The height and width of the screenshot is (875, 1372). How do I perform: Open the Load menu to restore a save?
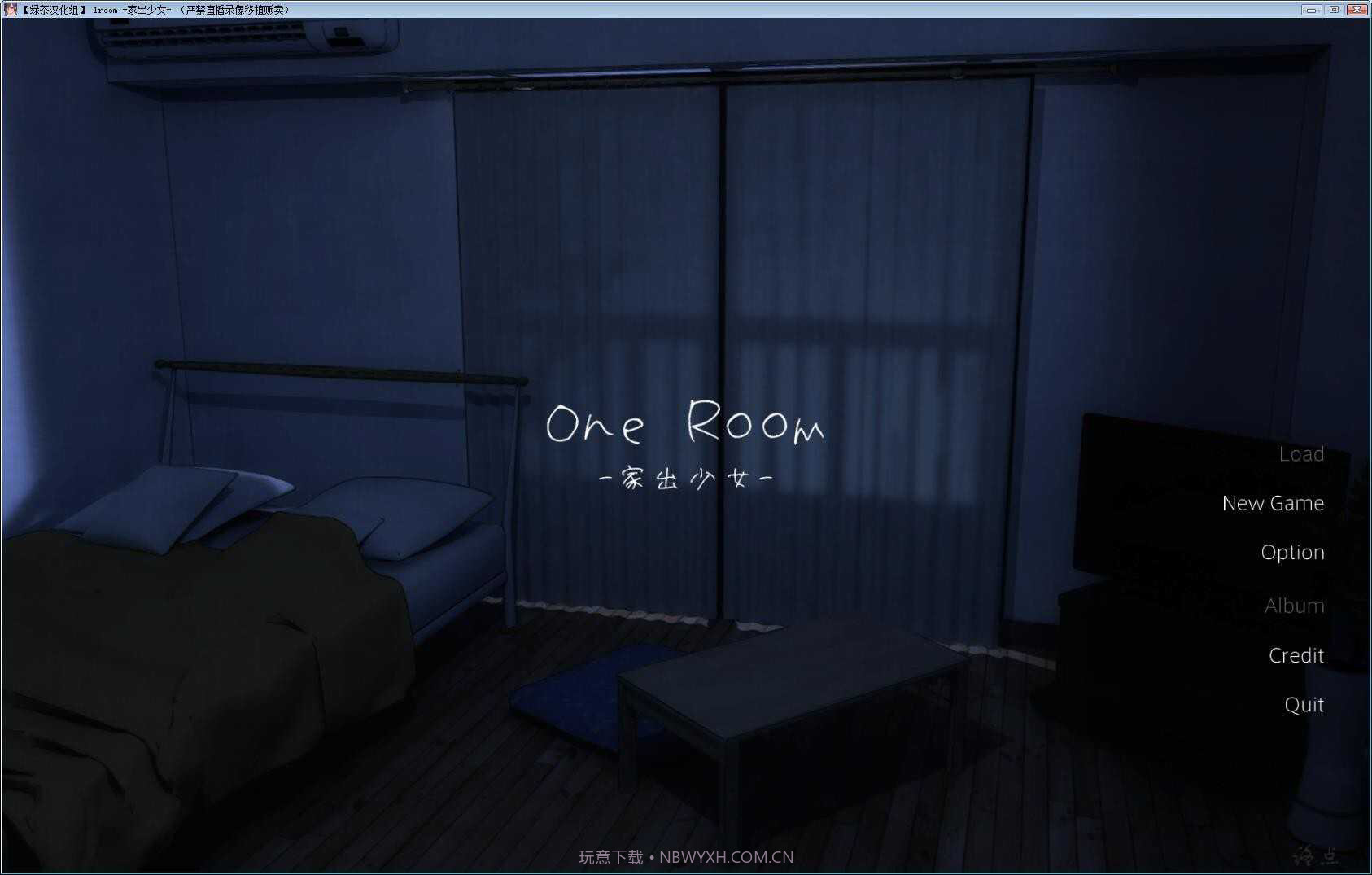pyautogui.click(x=1301, y=453)
